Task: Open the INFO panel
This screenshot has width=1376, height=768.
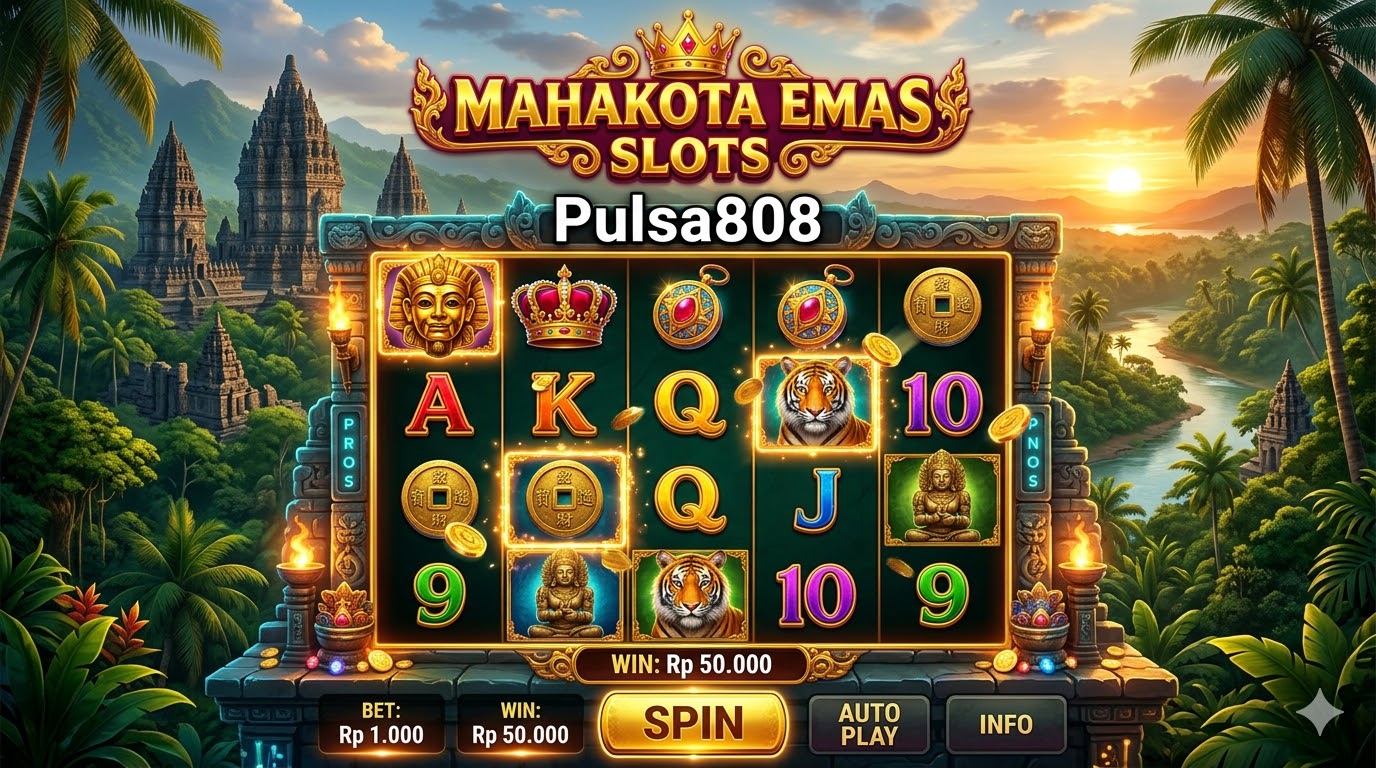Action: [x=1005, y=724]
